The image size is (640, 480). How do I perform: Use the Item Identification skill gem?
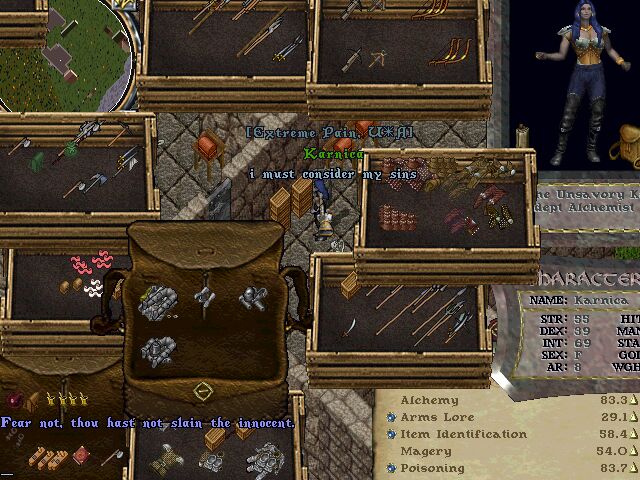pyautogui.click(x=391, y=434)
